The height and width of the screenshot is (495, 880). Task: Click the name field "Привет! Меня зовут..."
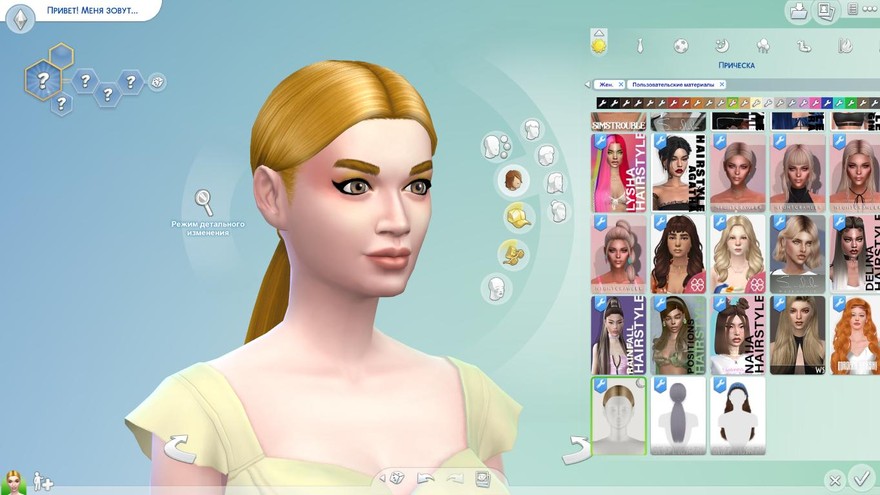[92, 12]
